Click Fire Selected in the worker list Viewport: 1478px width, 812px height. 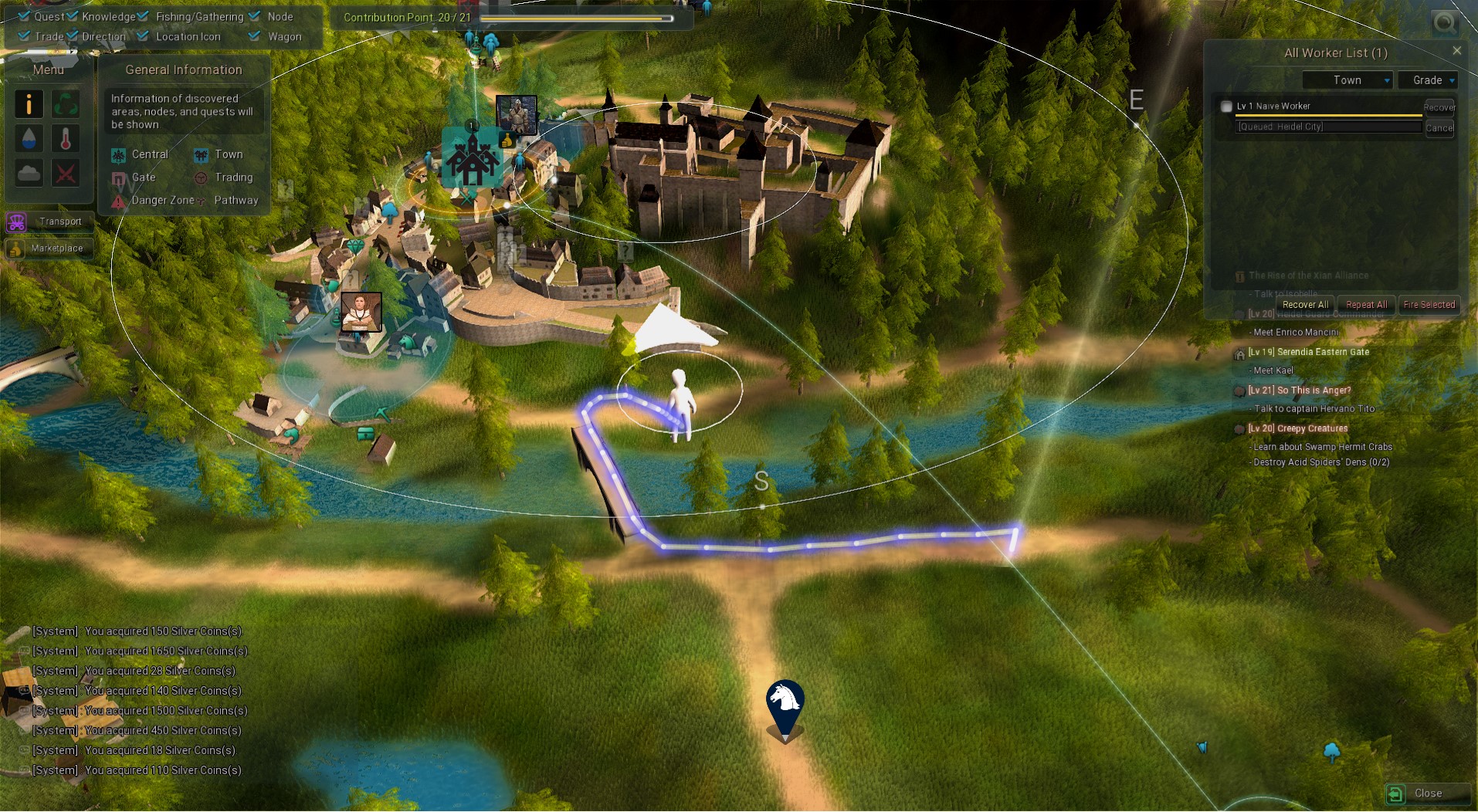click(1429, 304)
